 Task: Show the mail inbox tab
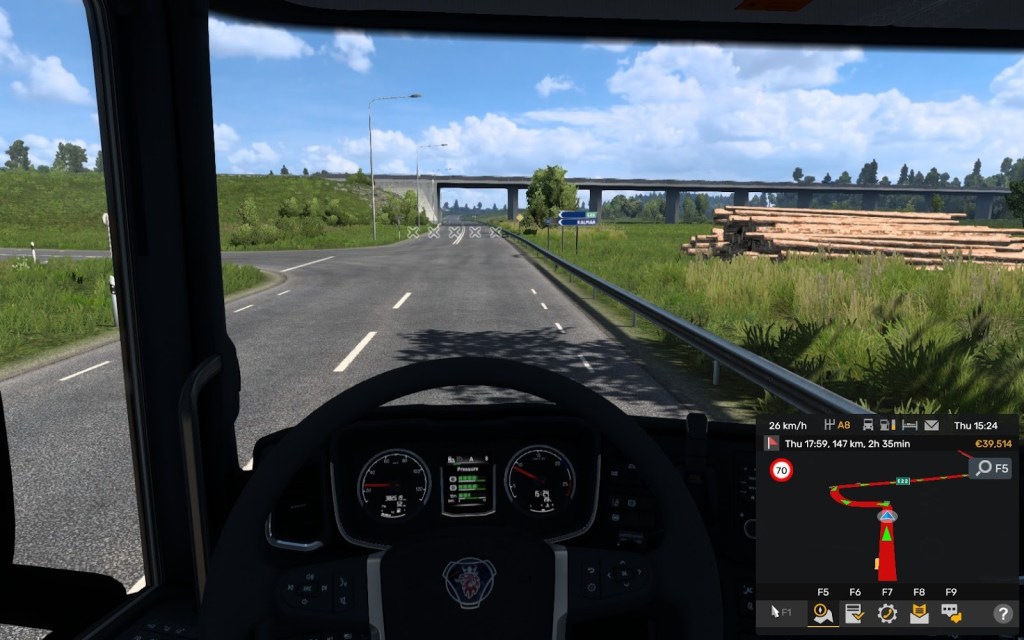(x=919, y=613)
